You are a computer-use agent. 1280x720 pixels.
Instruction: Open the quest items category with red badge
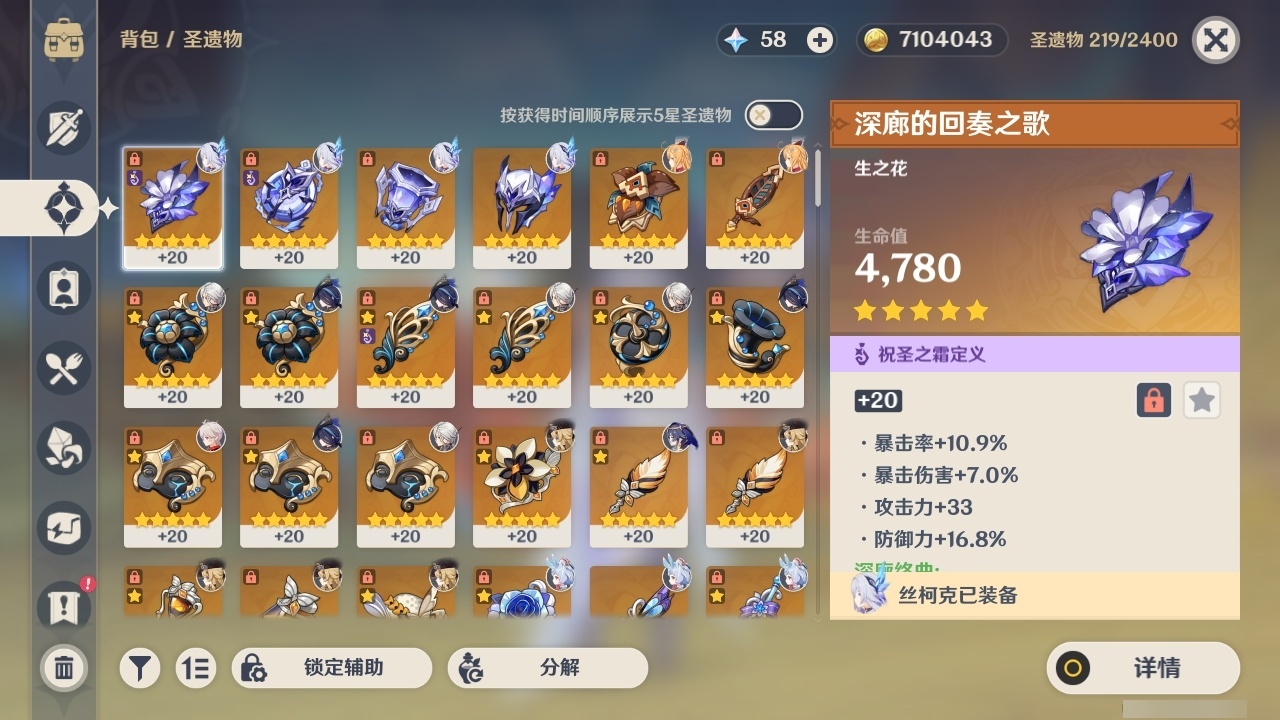62,601
